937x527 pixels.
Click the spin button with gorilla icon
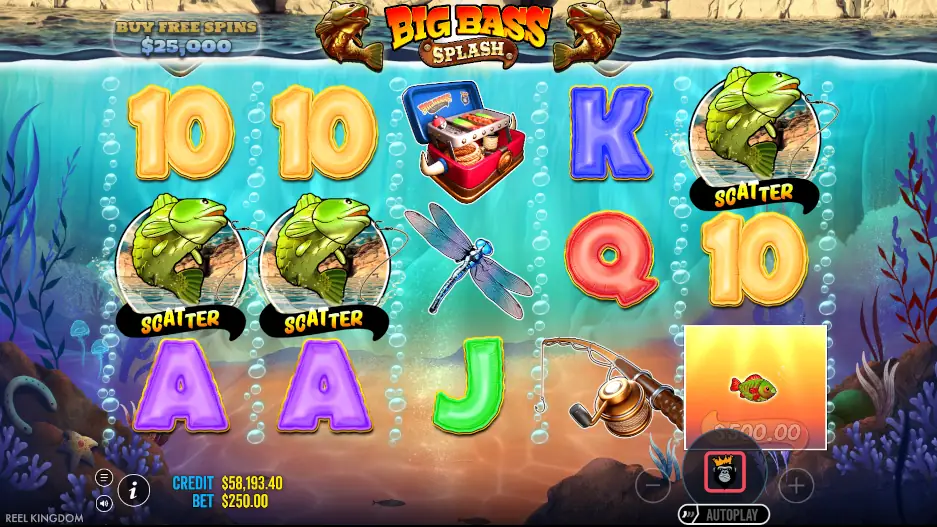tap(724, 473)
